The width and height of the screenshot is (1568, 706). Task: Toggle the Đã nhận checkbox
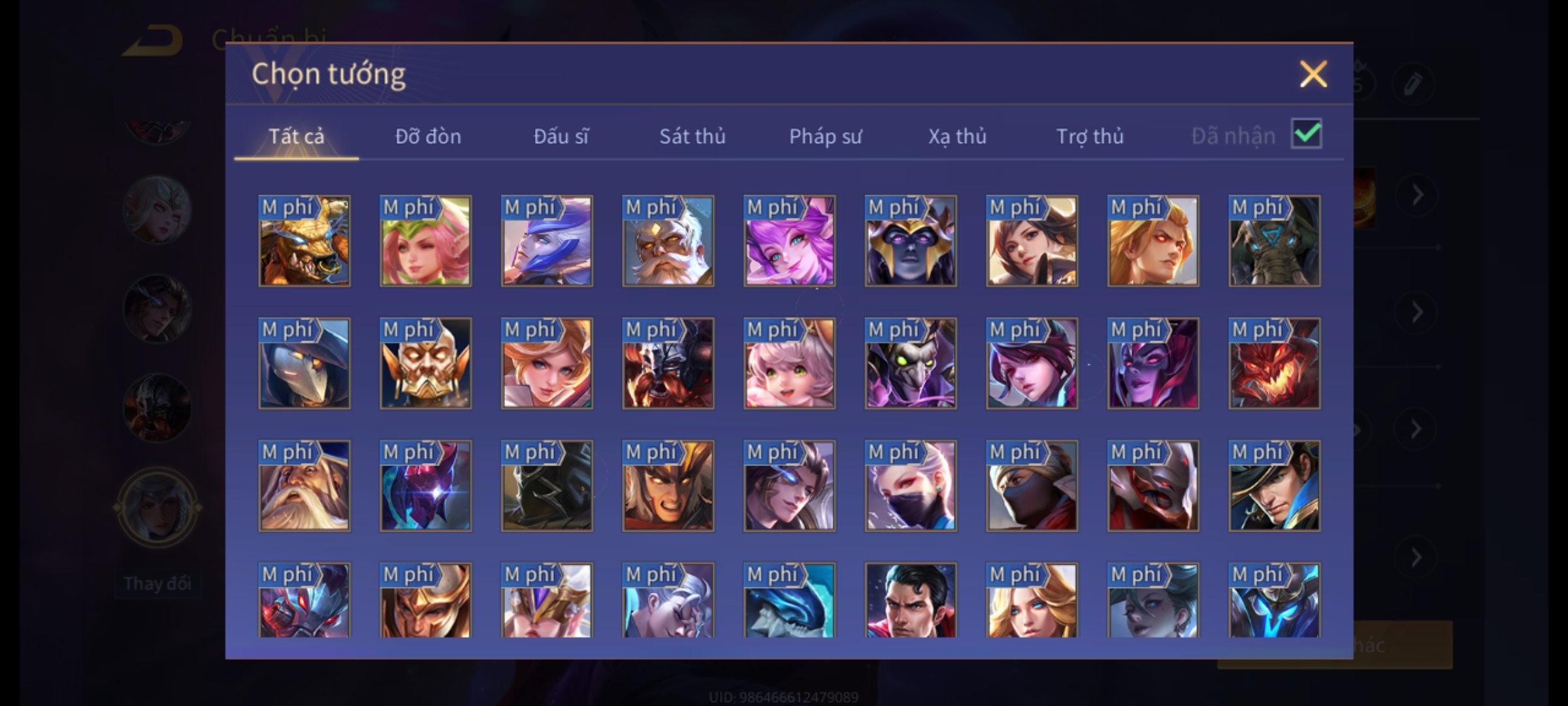click(1306, 134)
